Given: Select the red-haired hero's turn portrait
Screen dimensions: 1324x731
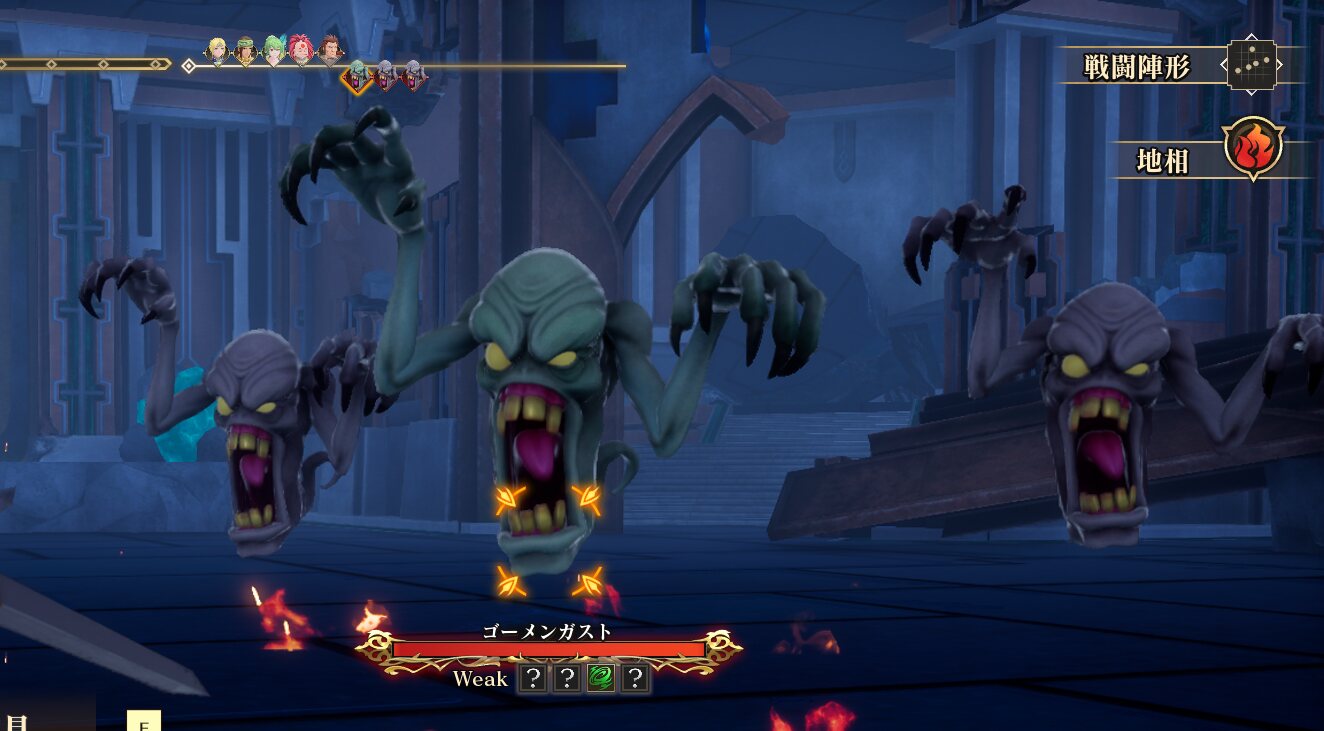Looking at the screenshot, I should coord(302,51).
